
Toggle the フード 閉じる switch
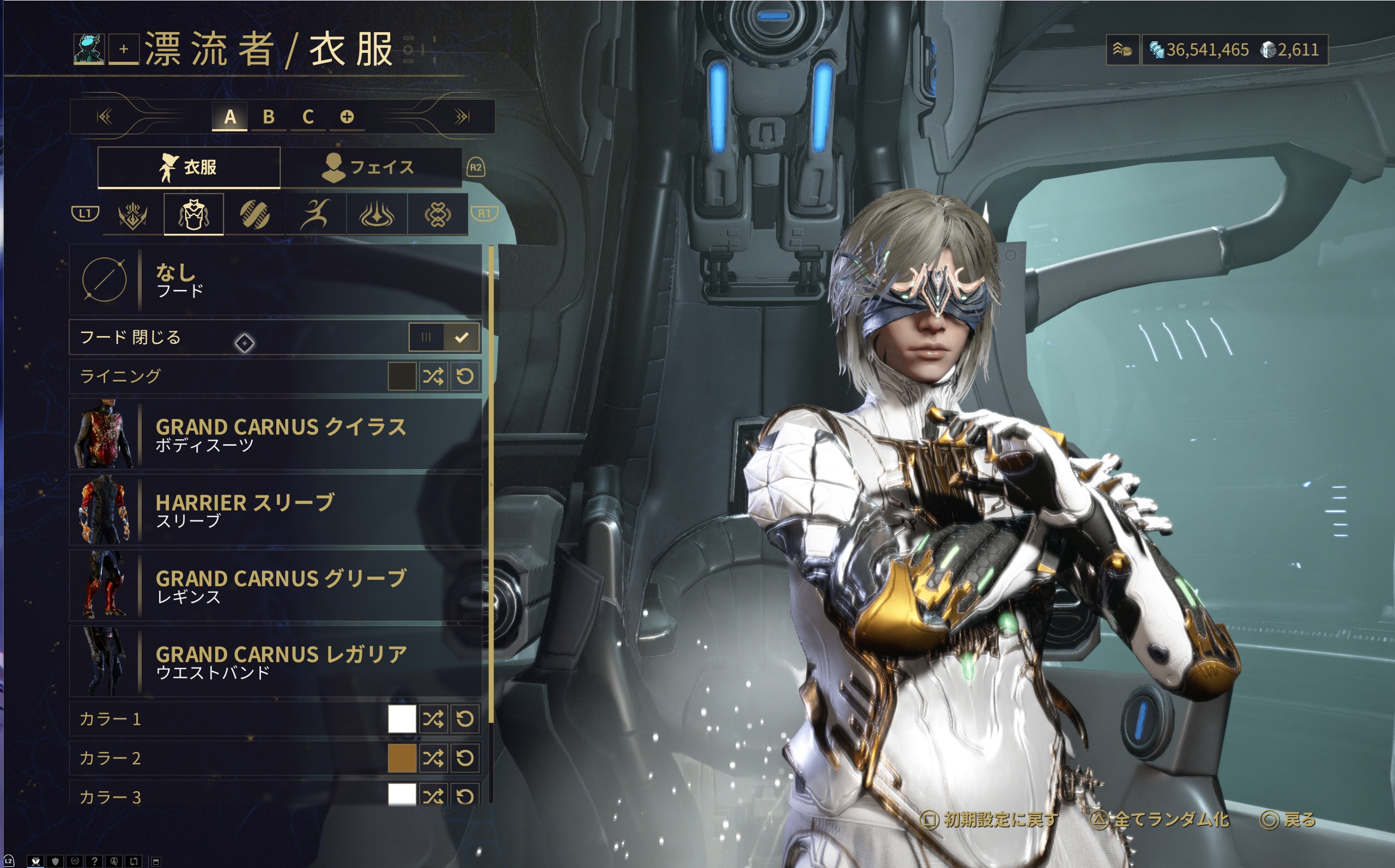pyautogui.click(x=444, y=338)
